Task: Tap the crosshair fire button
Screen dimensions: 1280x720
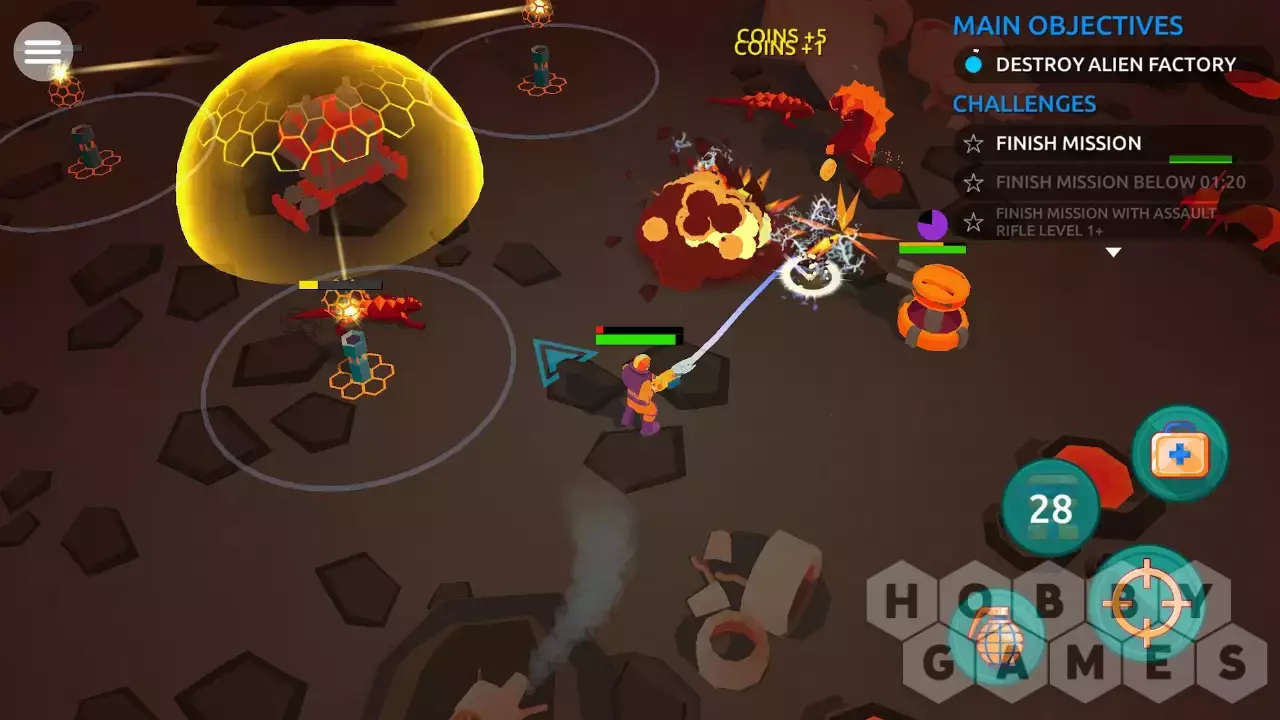Action: point(1145,603)
